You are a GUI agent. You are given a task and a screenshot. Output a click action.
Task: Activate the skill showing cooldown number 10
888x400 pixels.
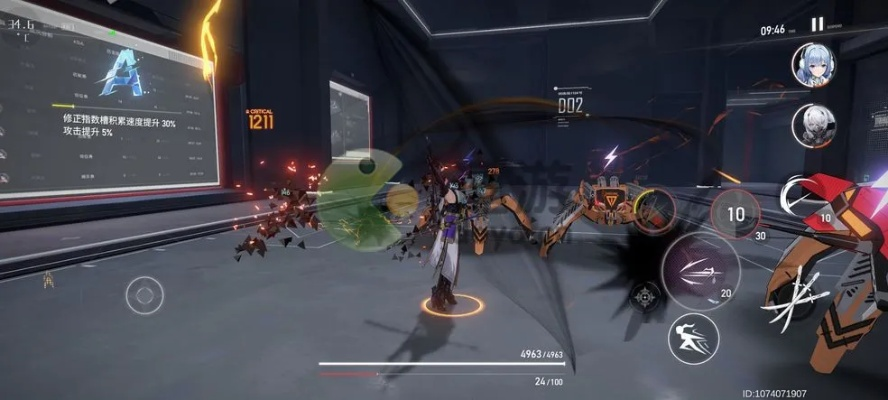[x=735, y=214]
